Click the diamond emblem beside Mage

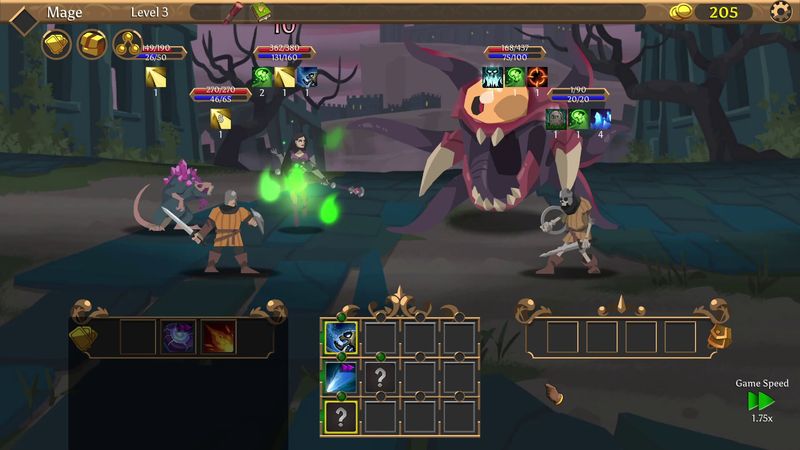tap(22, 14)
